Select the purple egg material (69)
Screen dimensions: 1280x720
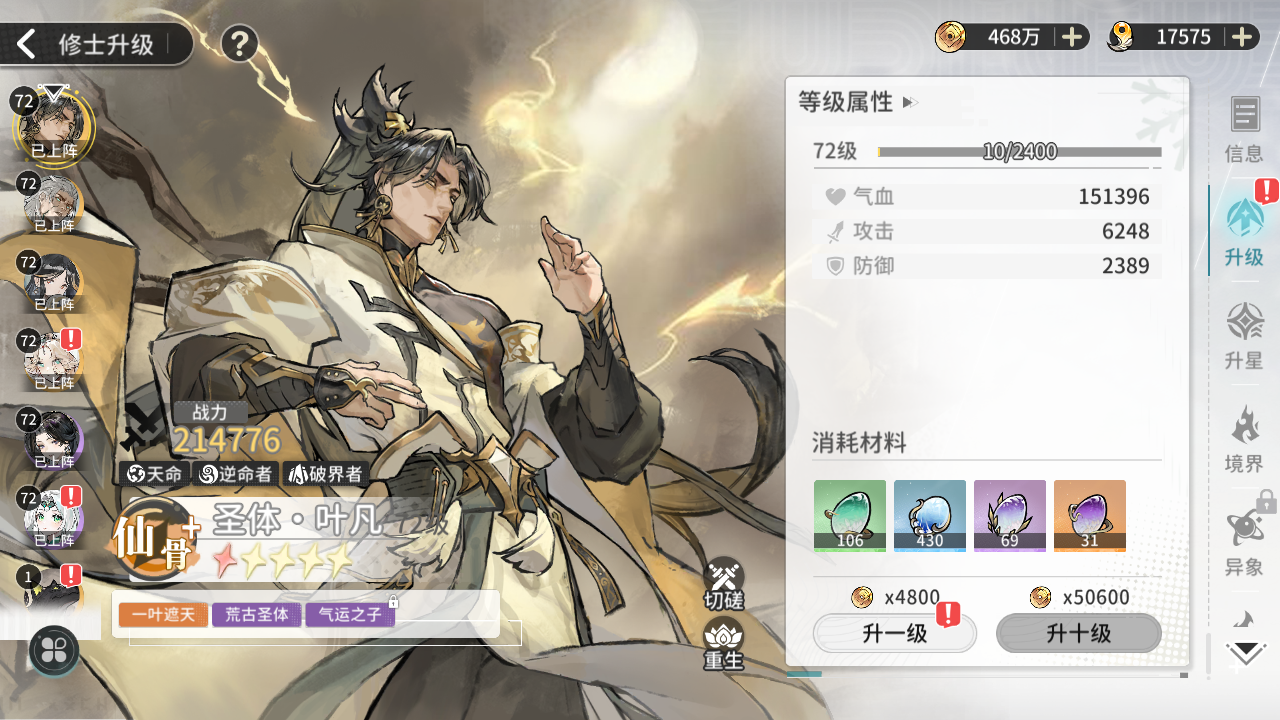(x=1010, y=516)
